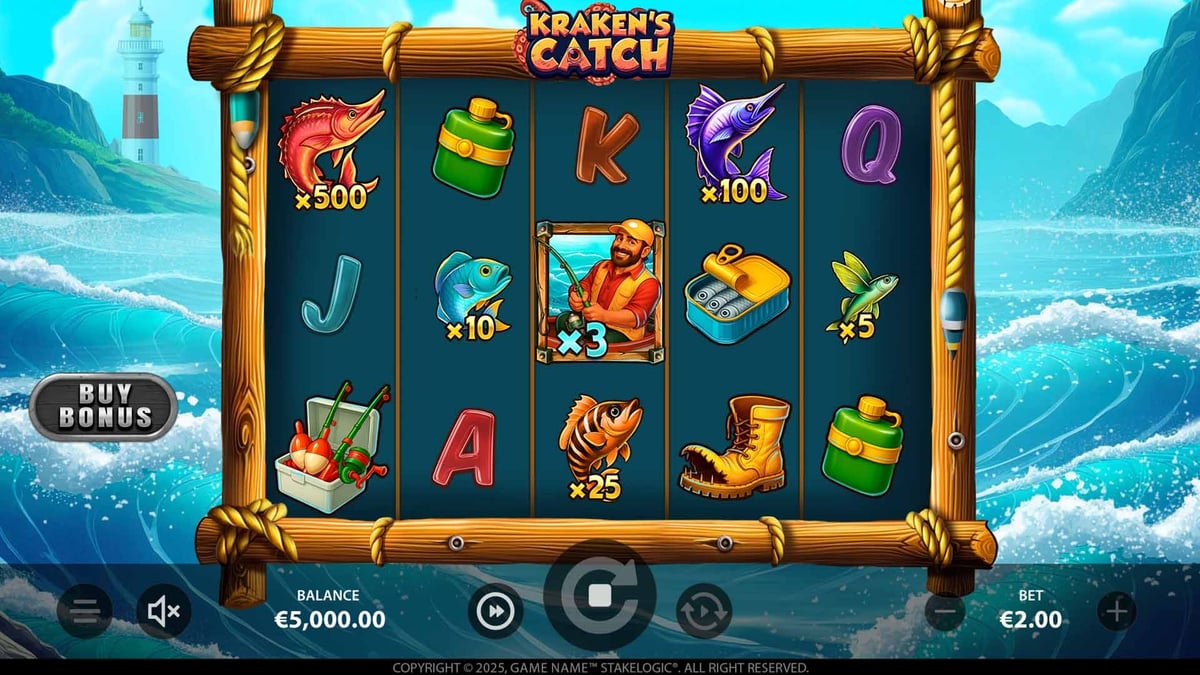The height and width of the screenshot is (675, 1200).
Task: Increase the bet with plus button
Action: coord(1117,610)
